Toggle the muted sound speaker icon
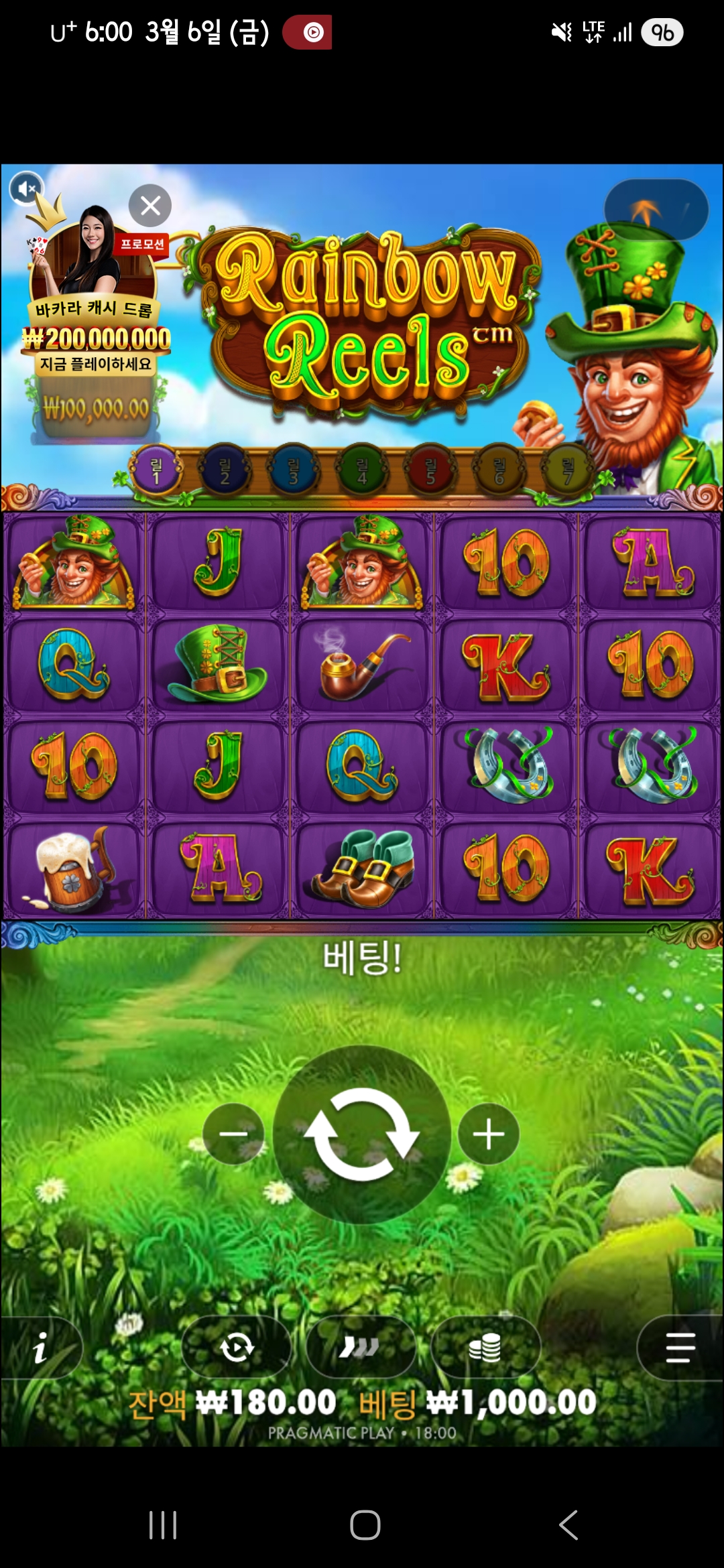This screenshot has height=1568, width=724. (x=26, y=189)
